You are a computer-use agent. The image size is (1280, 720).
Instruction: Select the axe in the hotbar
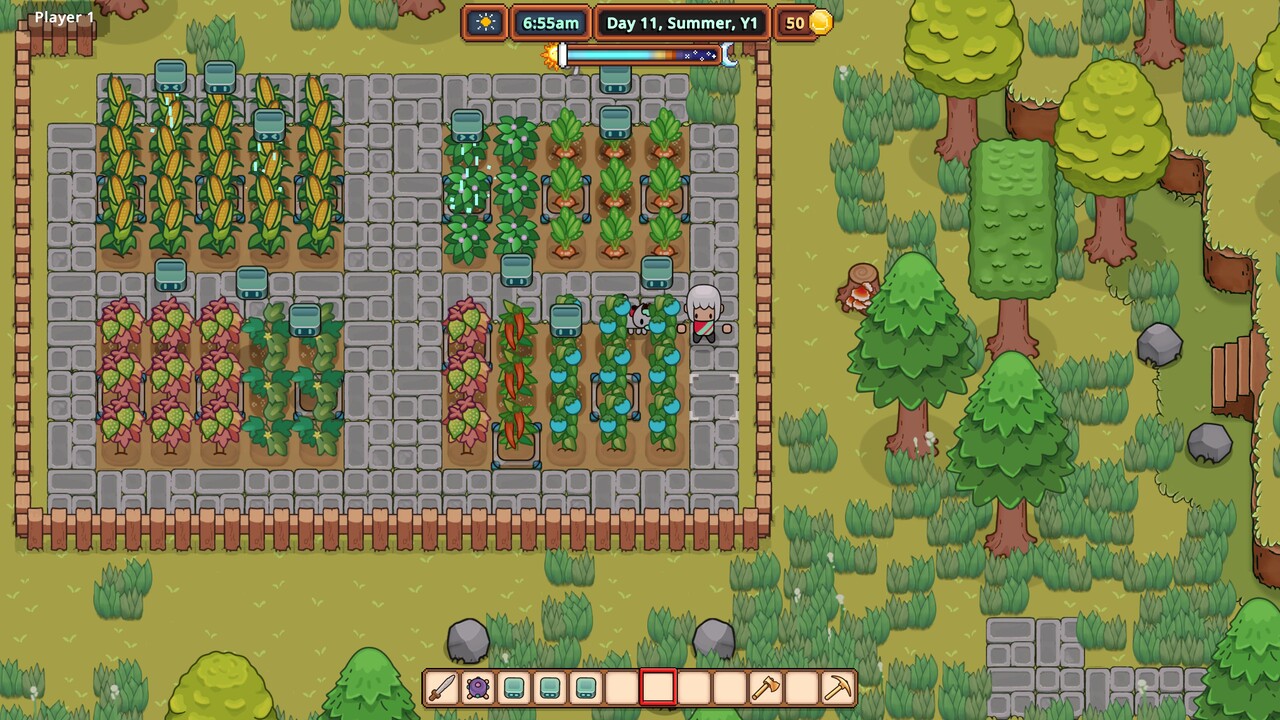pos(765,687)
